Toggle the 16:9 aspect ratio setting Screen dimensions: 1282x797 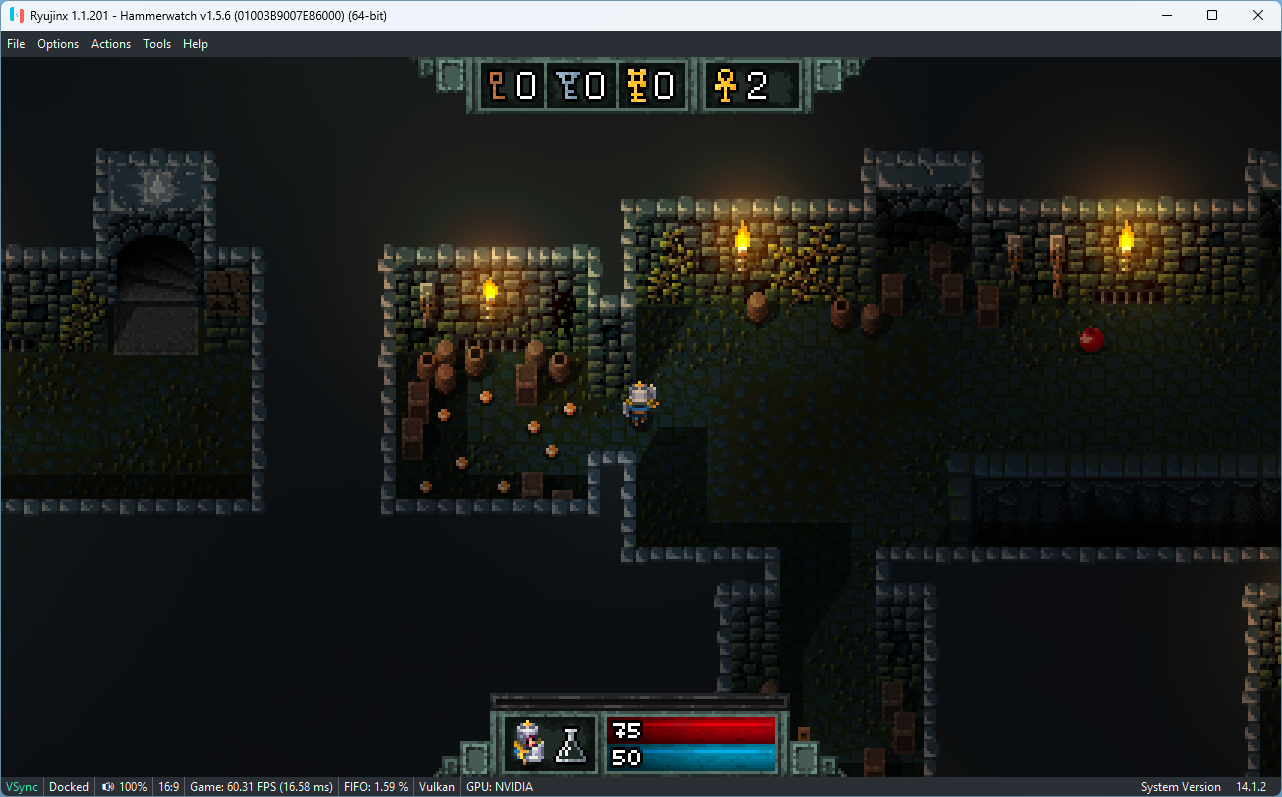(168, 787)
